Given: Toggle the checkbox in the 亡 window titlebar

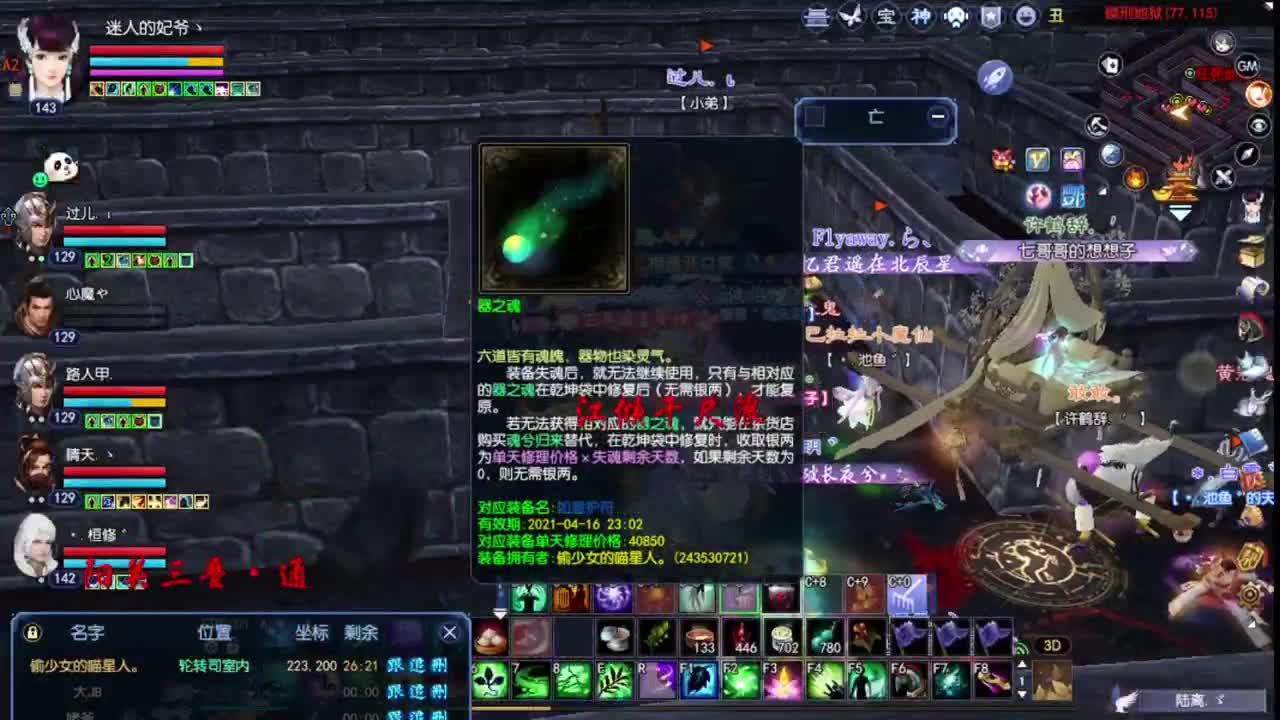Looking at the screenshot, I should pyautogui.click(x=815, y=116).
